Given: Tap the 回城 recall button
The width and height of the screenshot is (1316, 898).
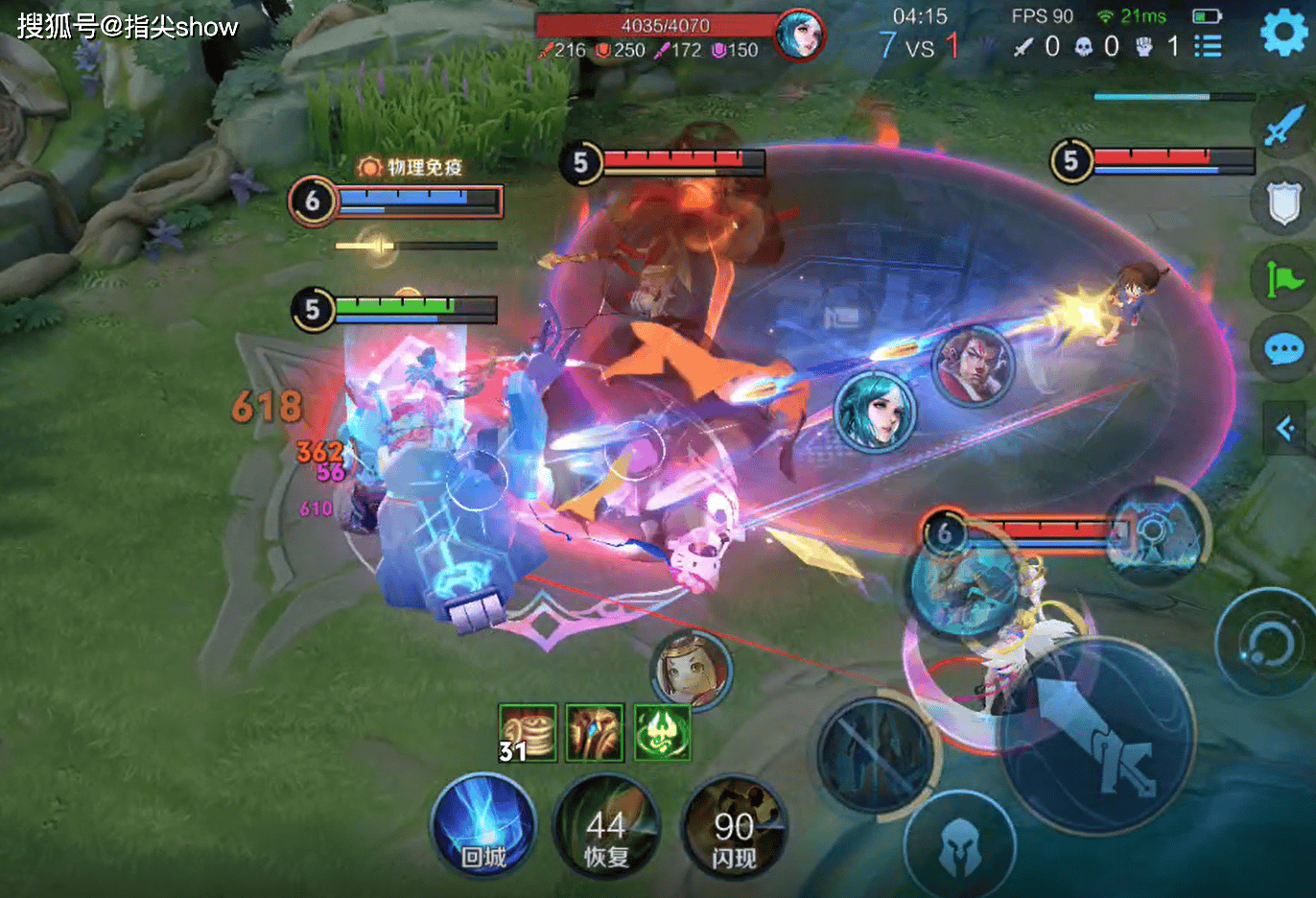Looking at the screenshot, I should pos(483,827).
